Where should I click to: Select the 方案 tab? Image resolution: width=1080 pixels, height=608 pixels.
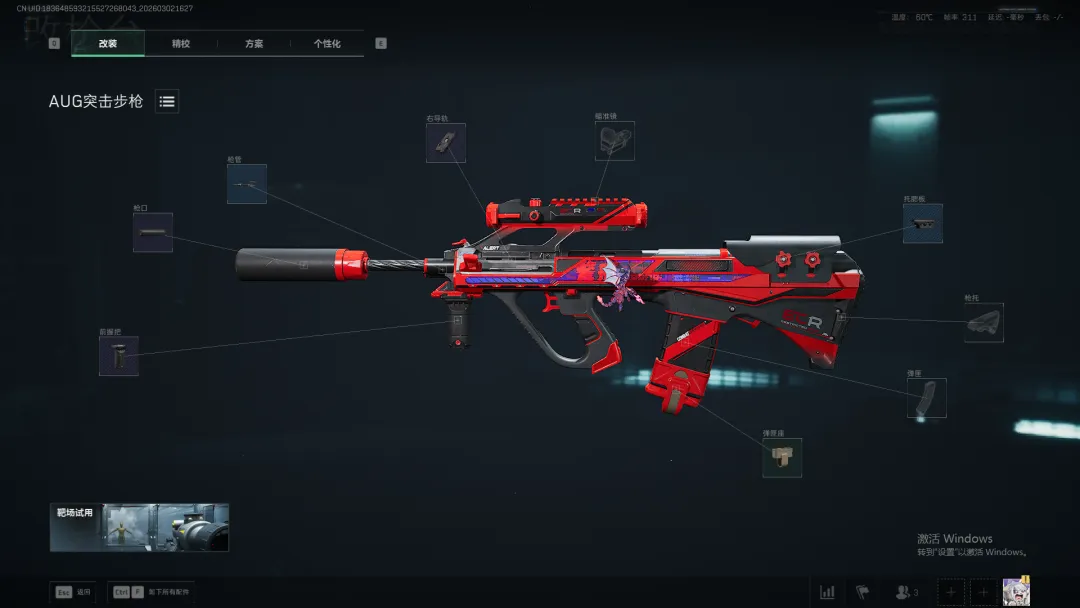[254, 44]
